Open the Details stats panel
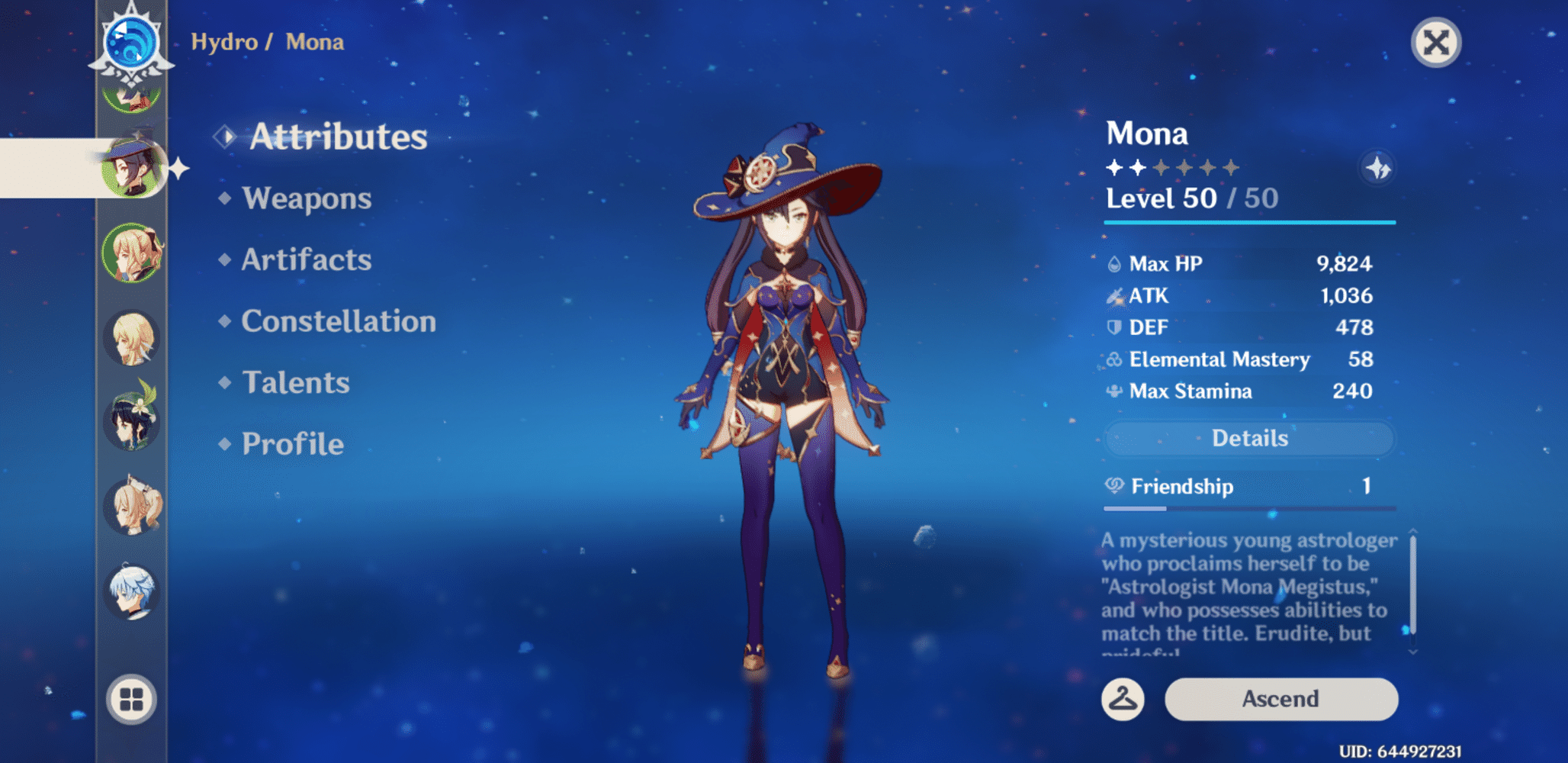 pyautogui.click(x=1248, y=438)
